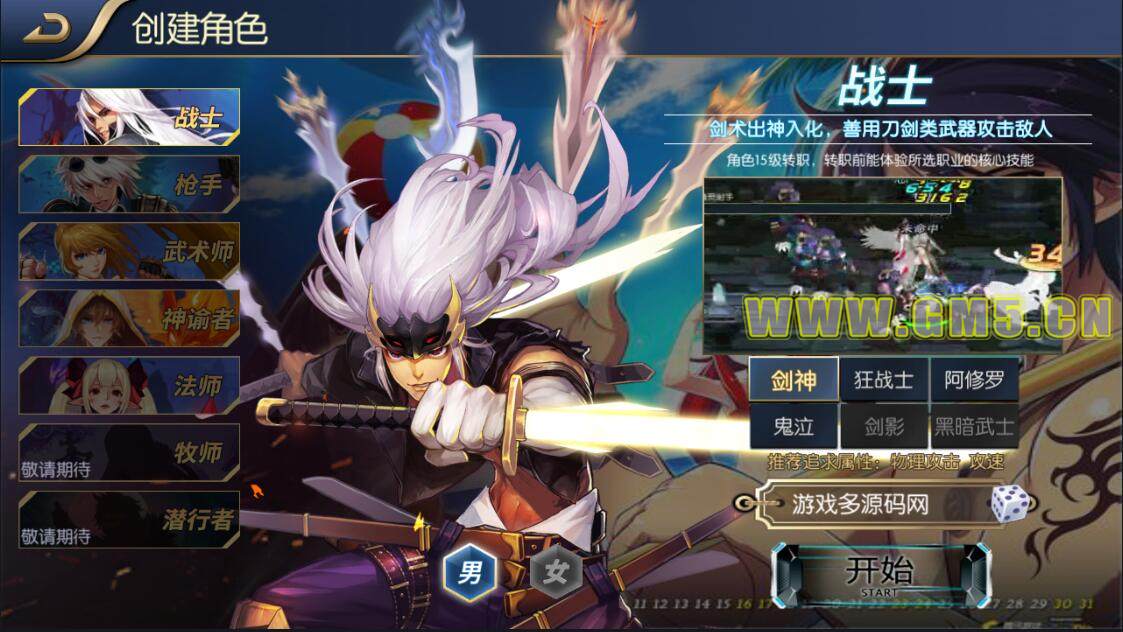Pick the 武术师 martial artist class
The height and width of the screenshot is (632, 1123).
click(x=129, y=251)
